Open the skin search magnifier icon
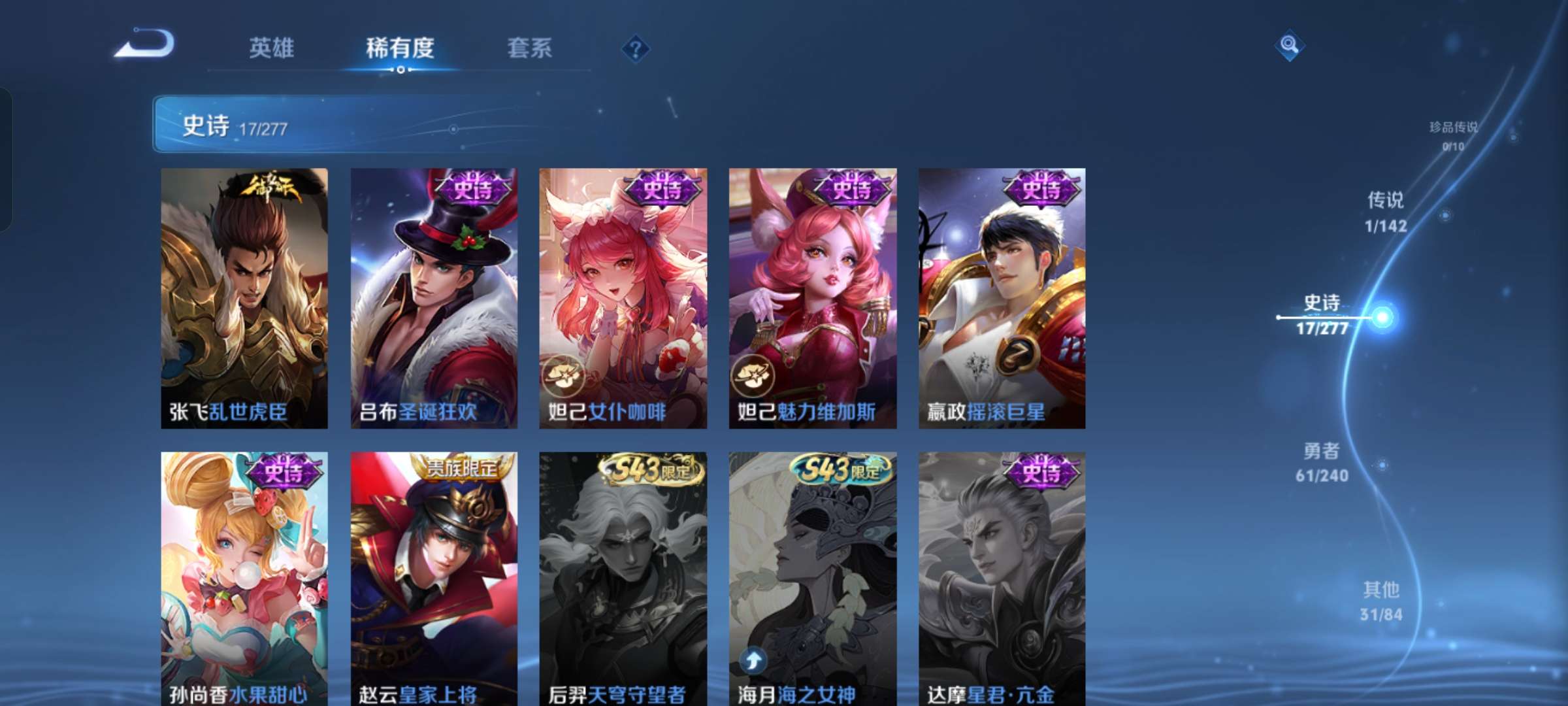 click(x=1289, y=47)
